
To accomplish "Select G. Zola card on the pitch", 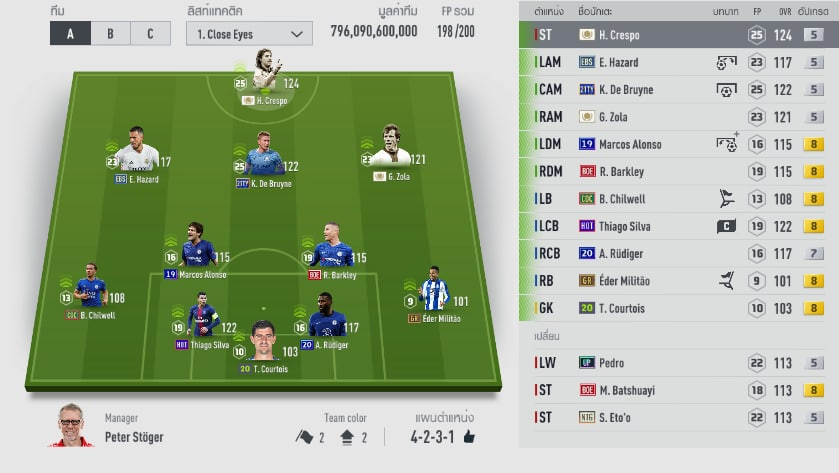I will click(x=388, y=153).
